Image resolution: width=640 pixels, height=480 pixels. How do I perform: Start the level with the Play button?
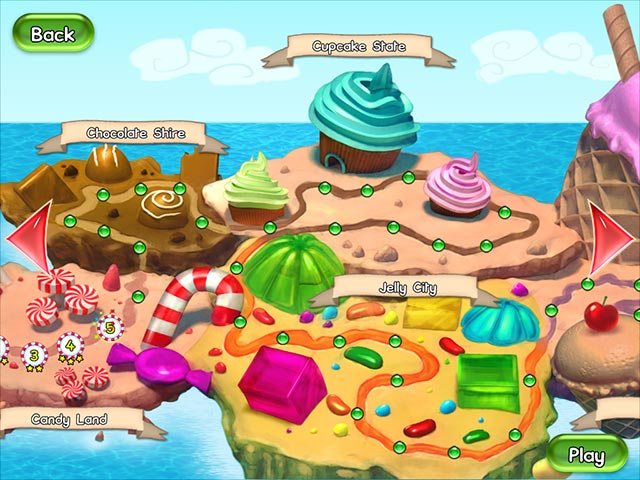click(586, 455)
